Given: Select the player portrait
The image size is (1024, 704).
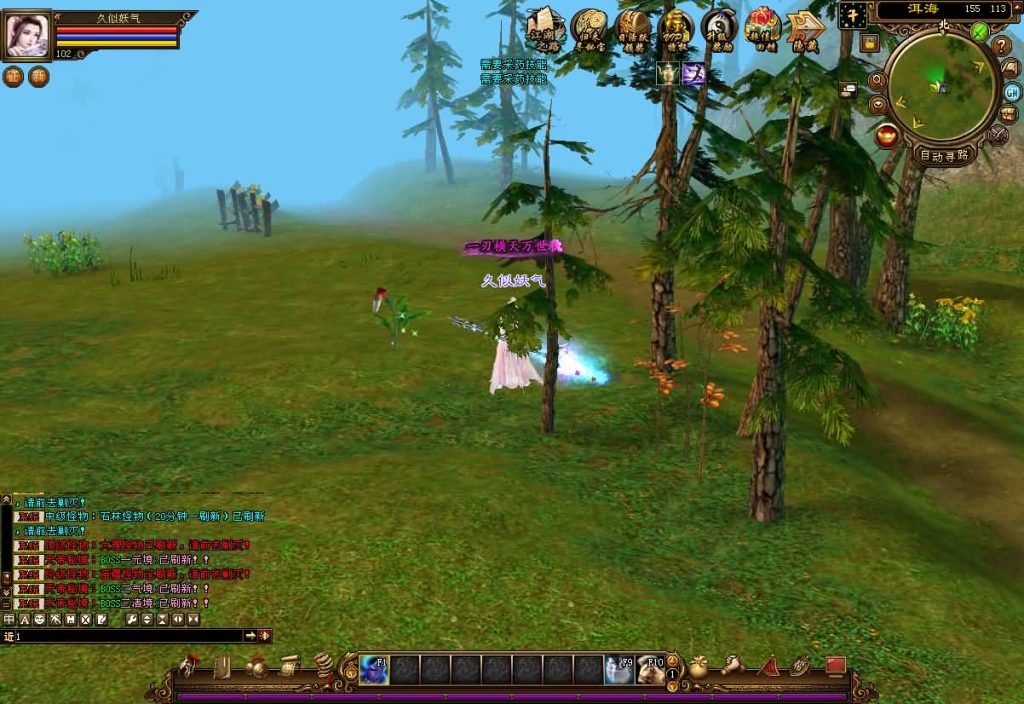Looking at the screenshot, I should (27, 35).
